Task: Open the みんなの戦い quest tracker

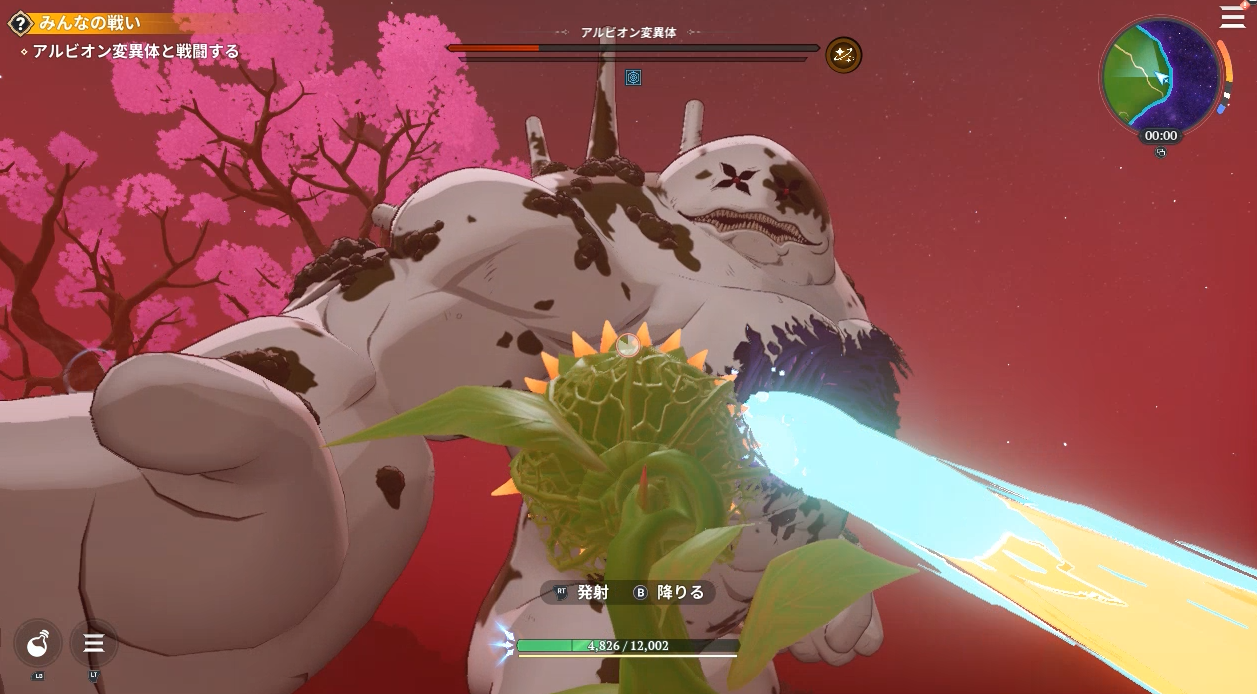Action: [x=105, y=23]
